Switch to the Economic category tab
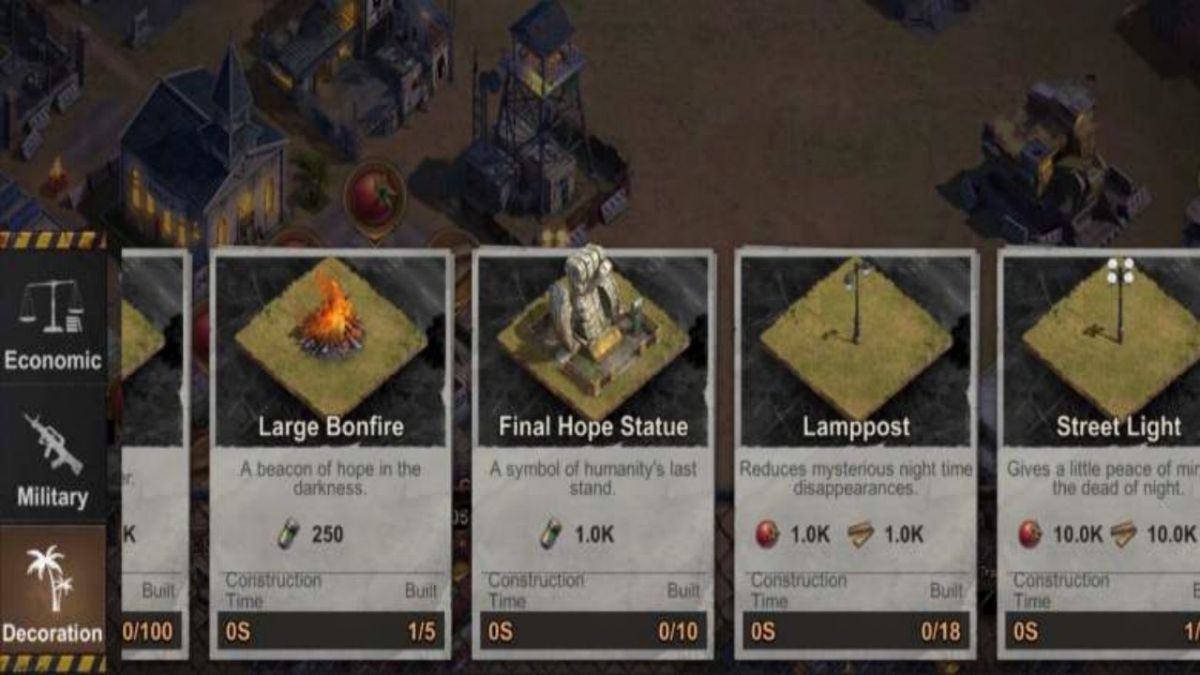This screenshot has width=1200, height=675. tap(52, 320)
